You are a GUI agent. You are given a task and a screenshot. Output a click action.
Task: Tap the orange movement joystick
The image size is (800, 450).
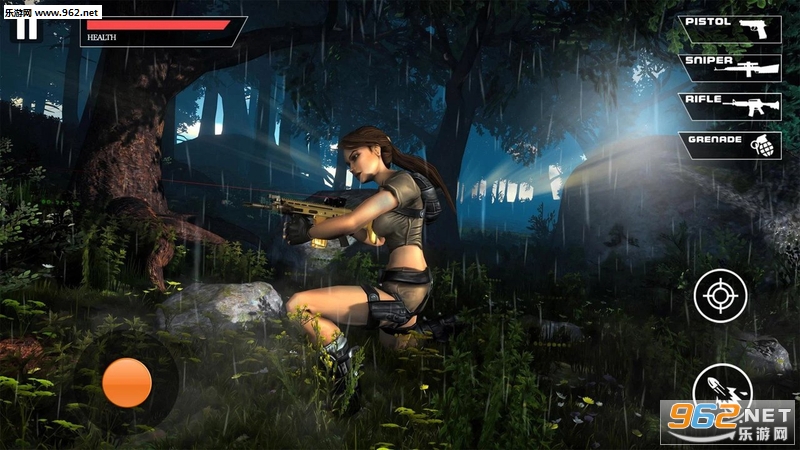[x=127, y=382]
